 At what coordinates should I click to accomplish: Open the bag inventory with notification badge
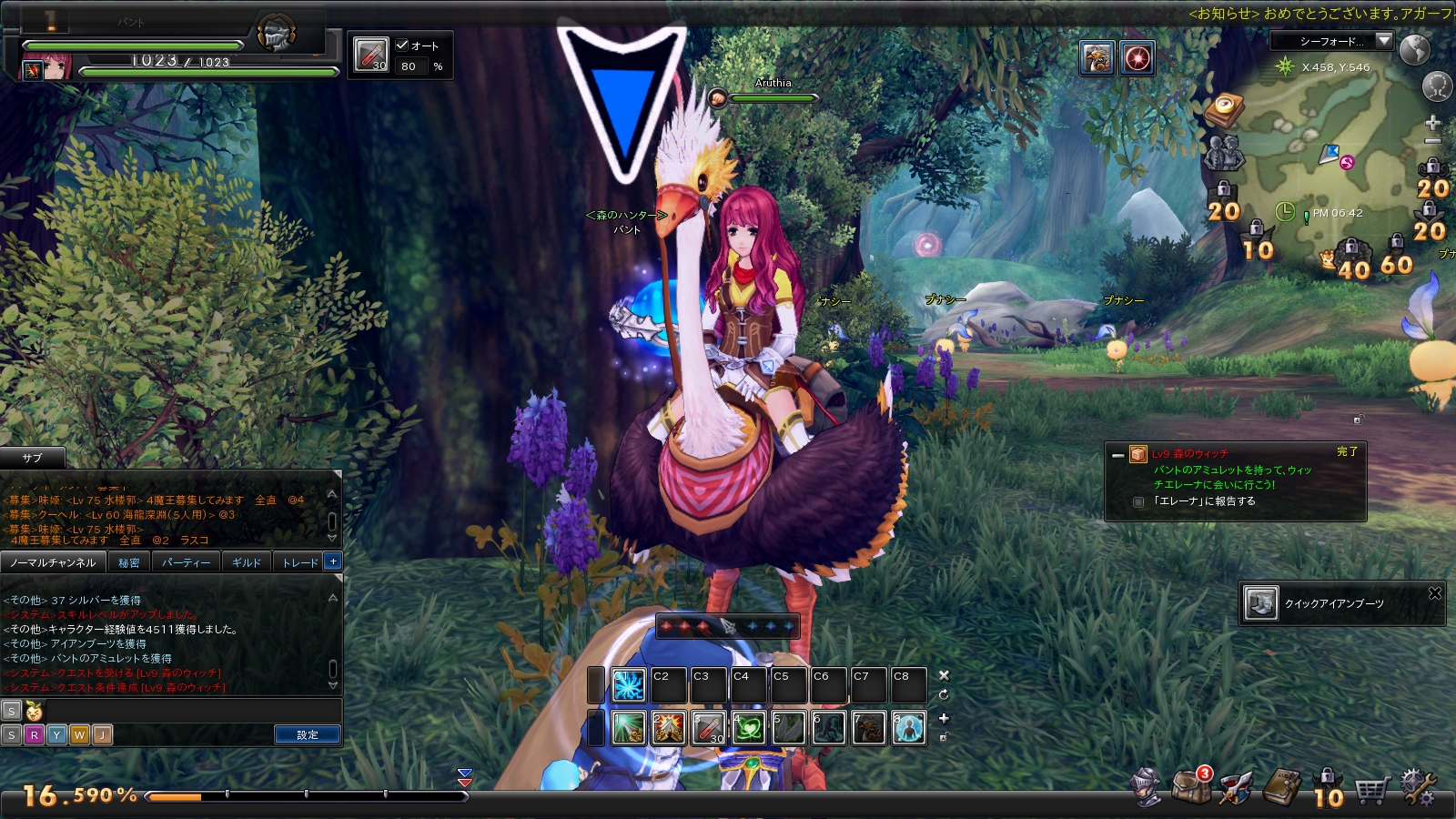click(1191, 785)
